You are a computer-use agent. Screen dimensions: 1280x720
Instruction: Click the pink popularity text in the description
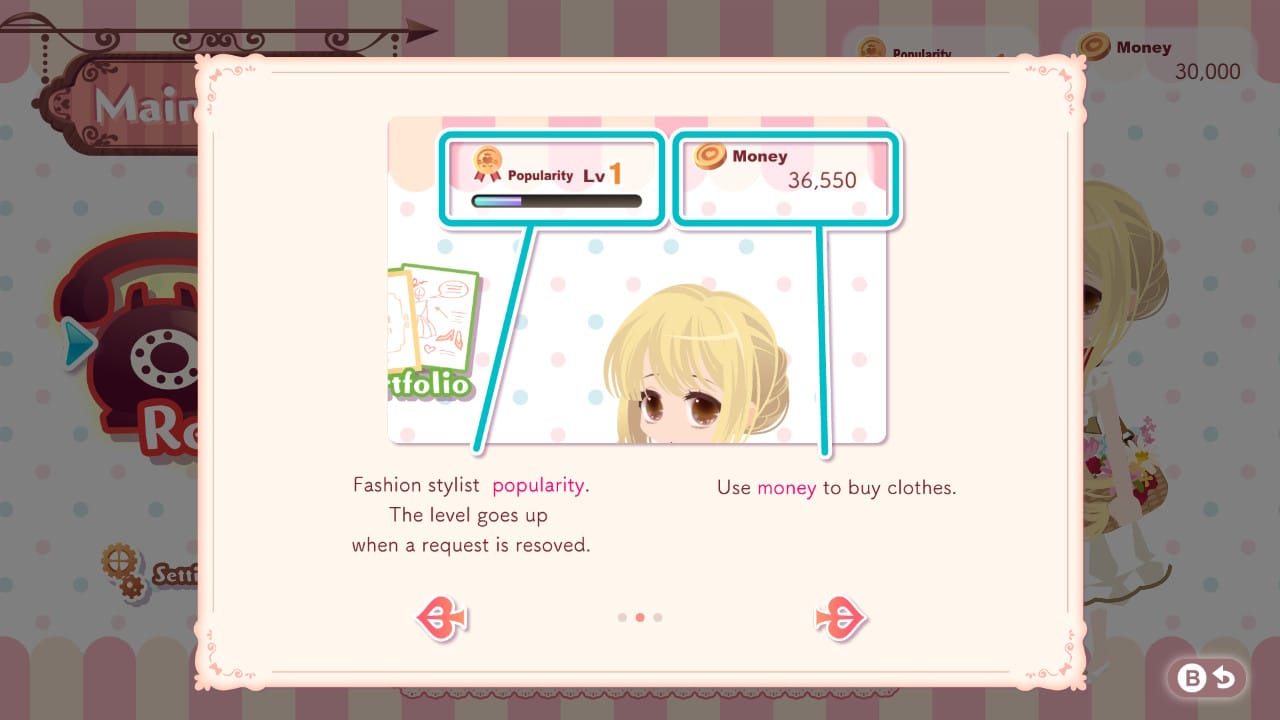[x=538, y=485]
